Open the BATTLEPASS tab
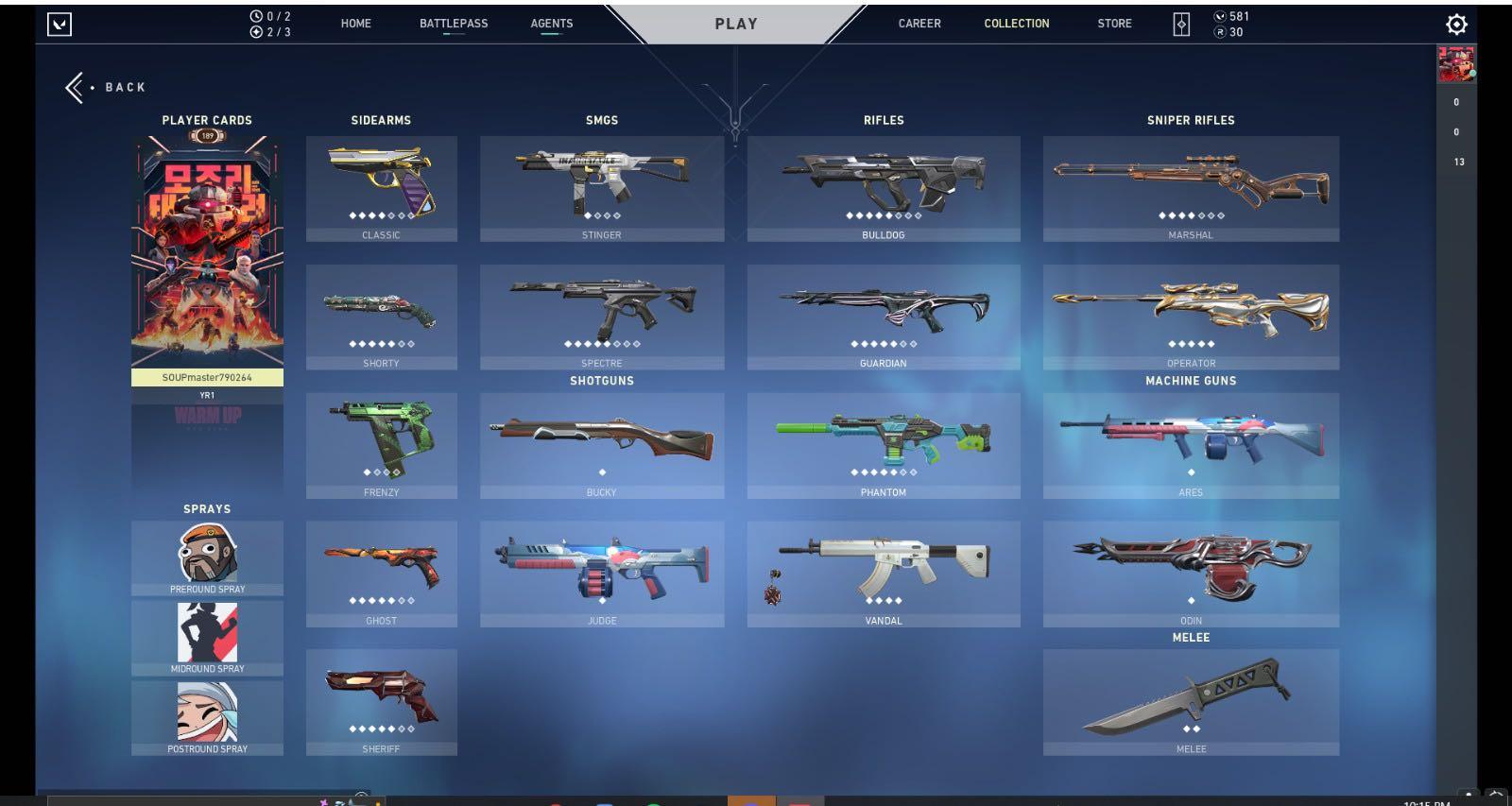 (x=455, y=24)
